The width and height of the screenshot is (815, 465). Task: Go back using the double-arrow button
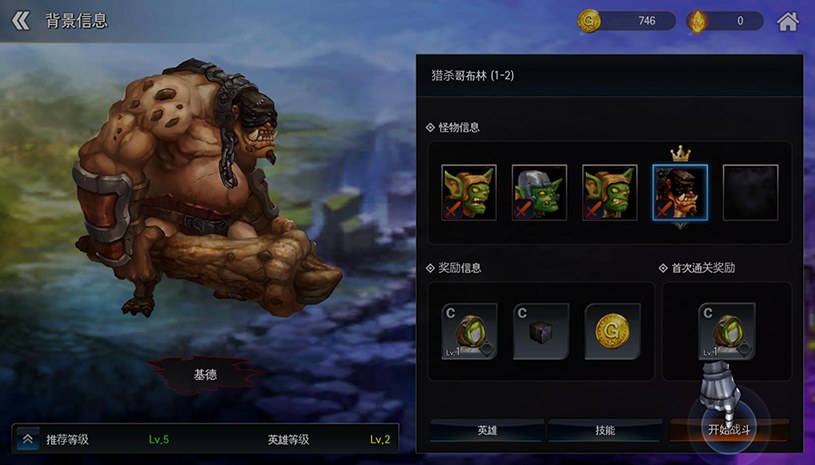pyautogui.click(x=21, y=21)
